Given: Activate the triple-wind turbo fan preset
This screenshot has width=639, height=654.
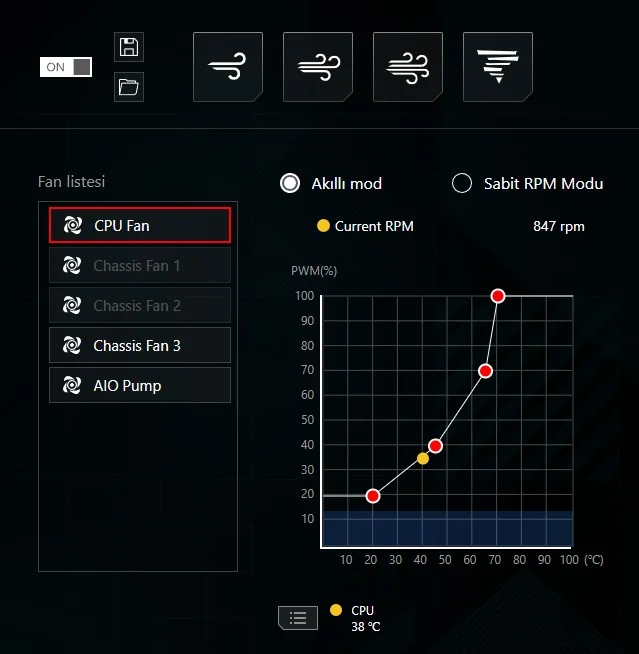Looking at the screenshot, I should pos(408,67).
